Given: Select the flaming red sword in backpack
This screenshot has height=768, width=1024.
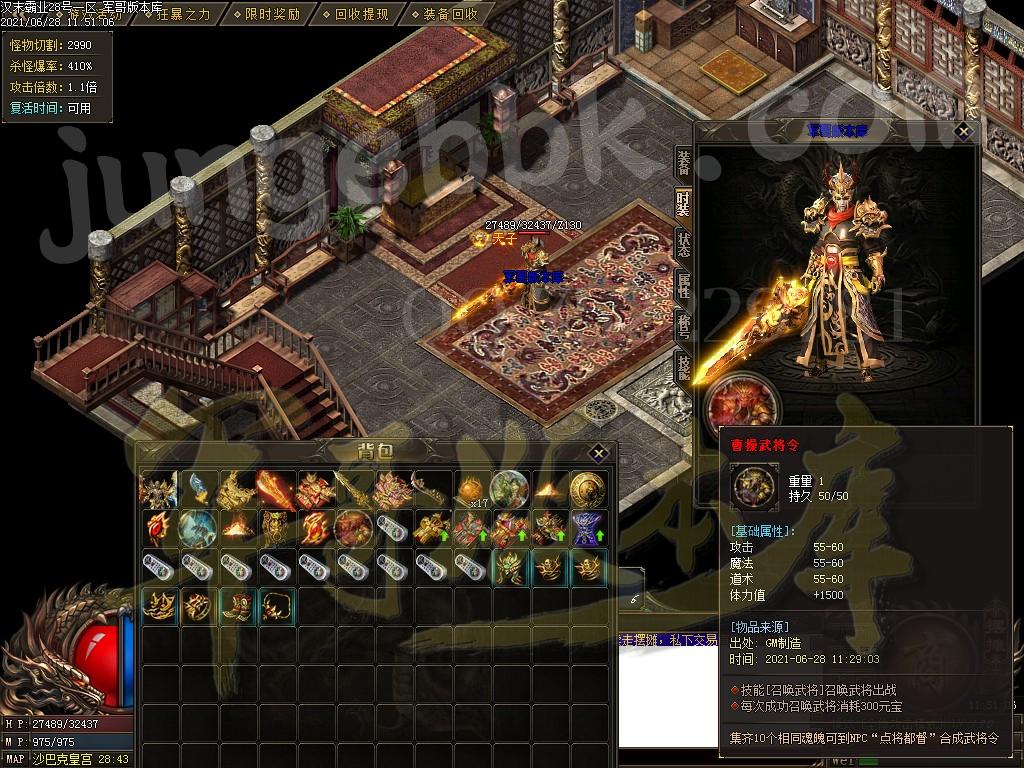Looking at the screenshot, I should tap(276, 489).
